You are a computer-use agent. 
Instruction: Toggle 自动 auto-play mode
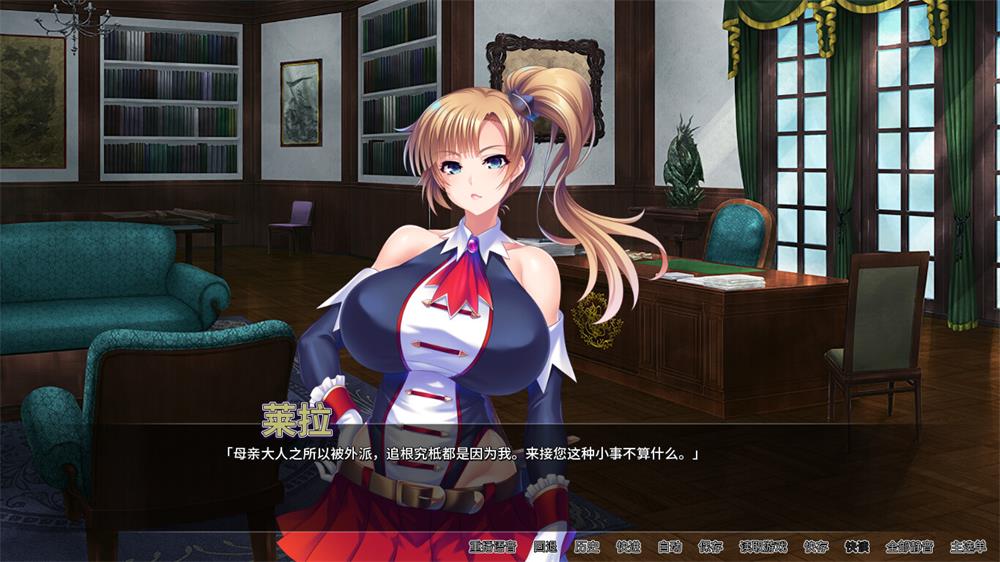click(669, 547)
